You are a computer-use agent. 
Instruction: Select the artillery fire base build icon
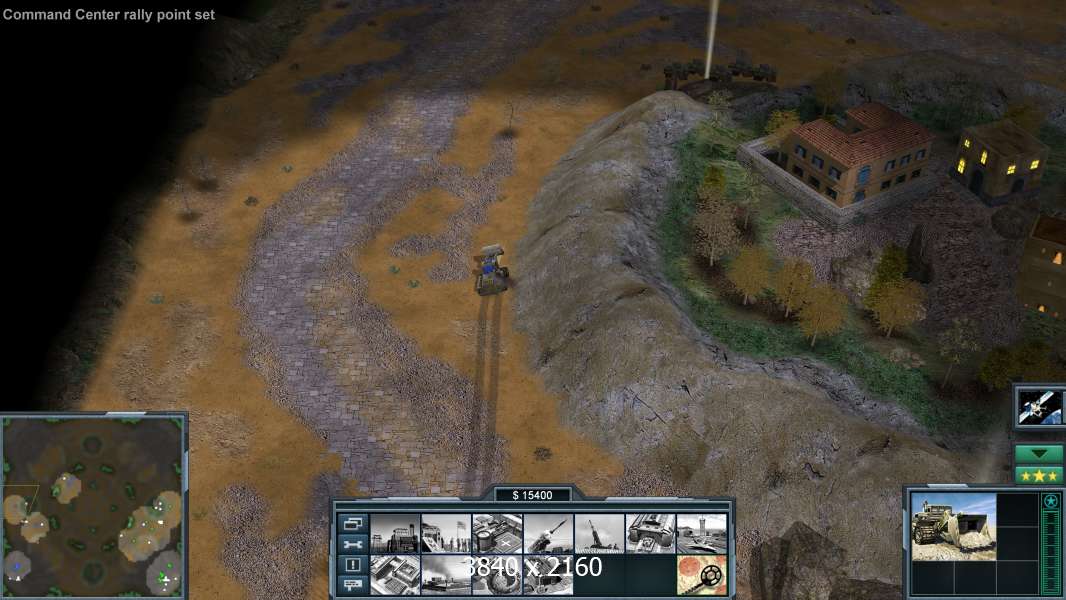click(599, 534)
